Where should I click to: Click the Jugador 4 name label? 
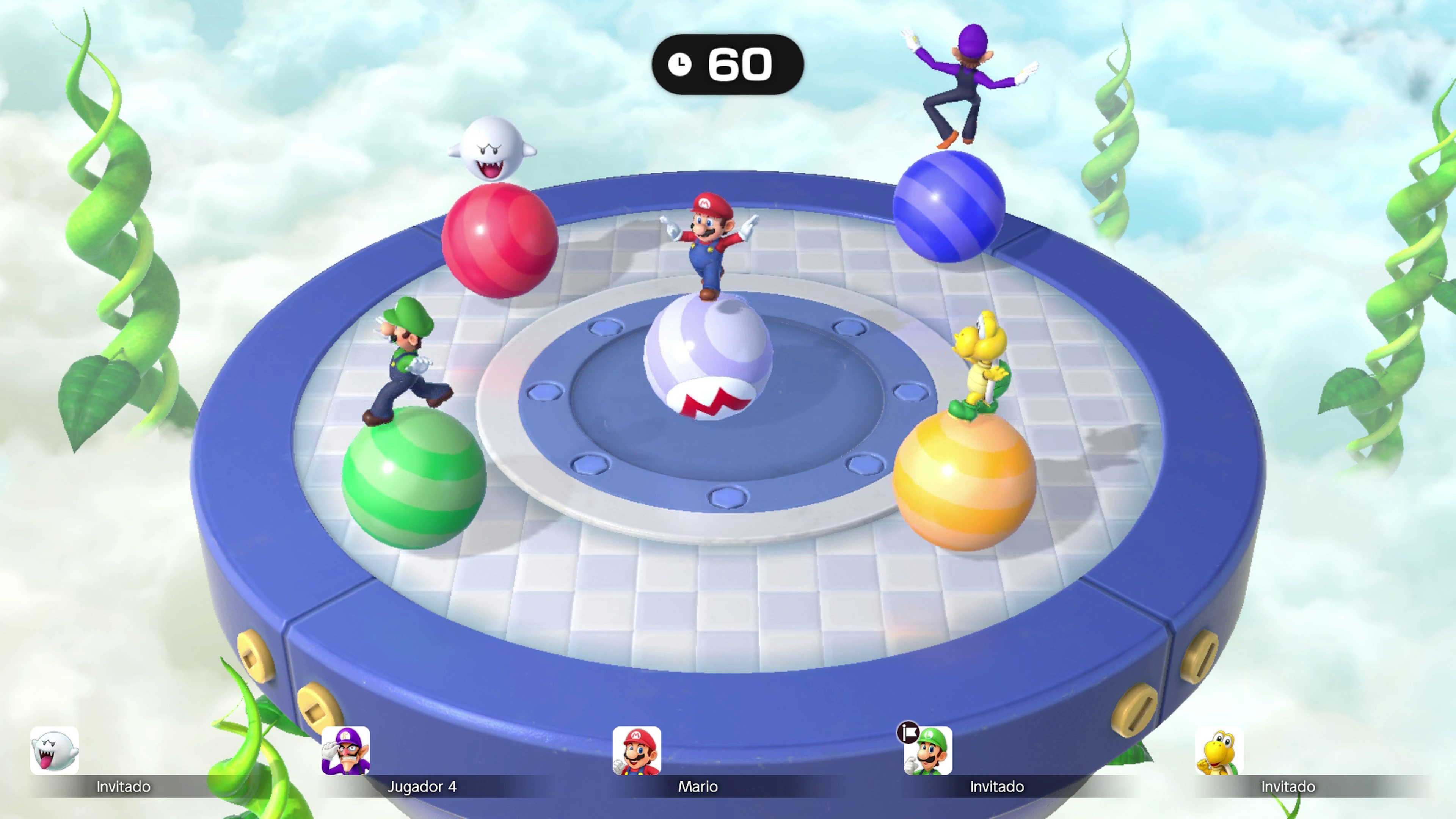pos(423,787)
